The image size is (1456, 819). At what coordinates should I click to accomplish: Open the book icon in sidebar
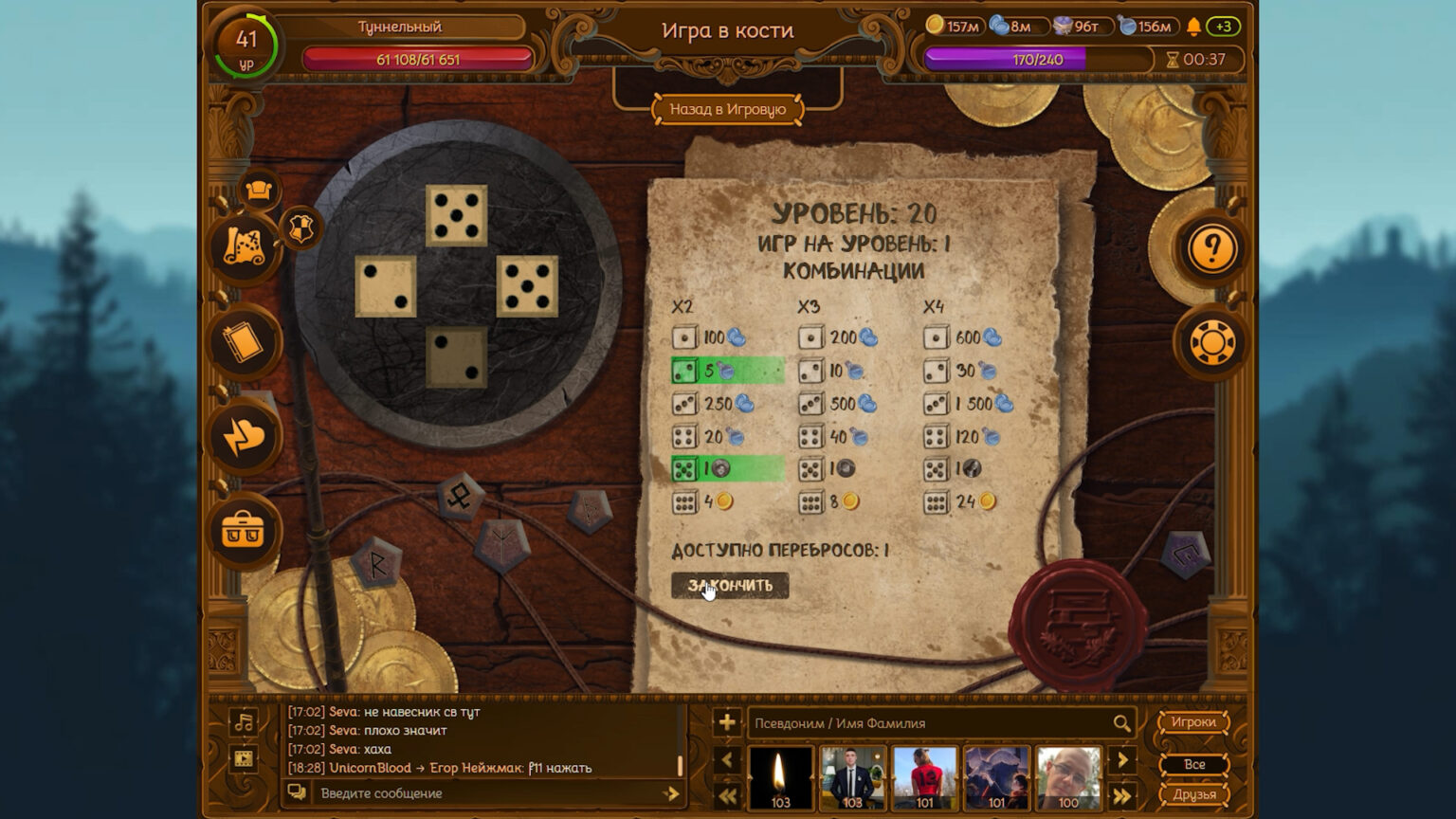tap(244, 342)
